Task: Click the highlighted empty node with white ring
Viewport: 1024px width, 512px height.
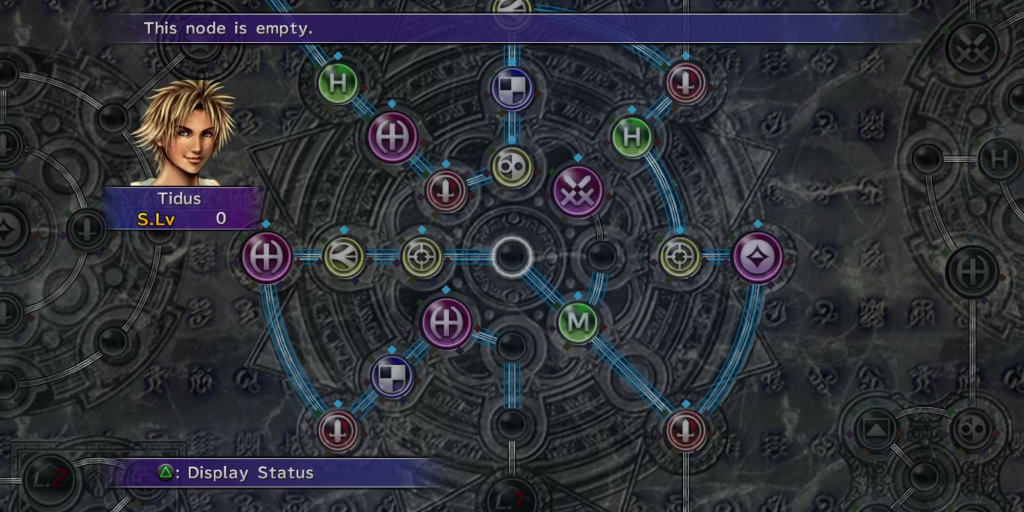Action: tap(512, 256)
